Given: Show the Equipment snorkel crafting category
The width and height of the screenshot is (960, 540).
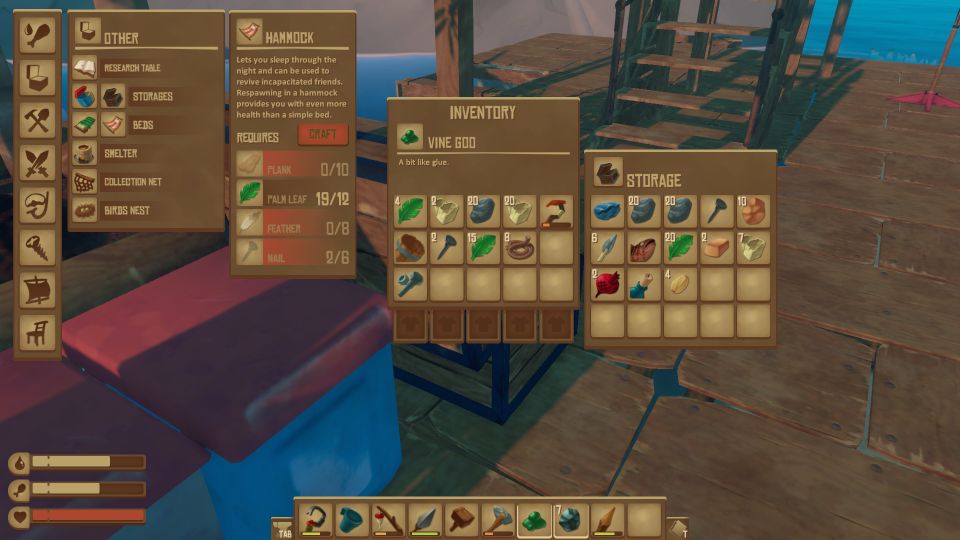Looking at the screenshot, I should point(37,205).
